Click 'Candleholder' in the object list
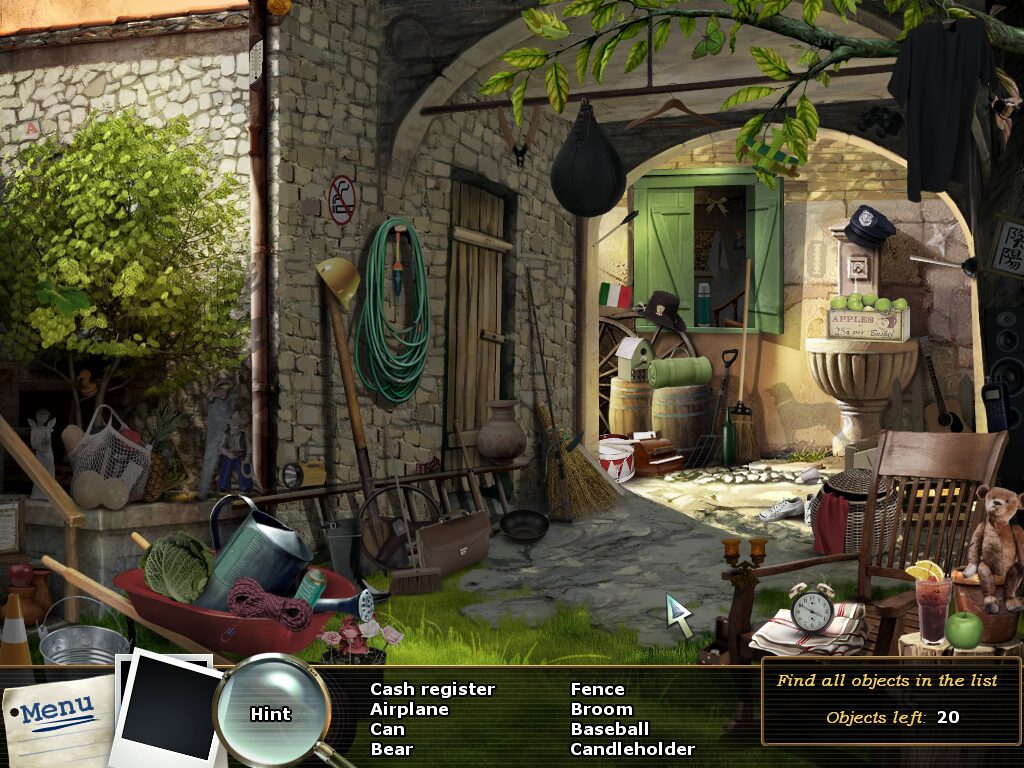 tap(632, 749)
